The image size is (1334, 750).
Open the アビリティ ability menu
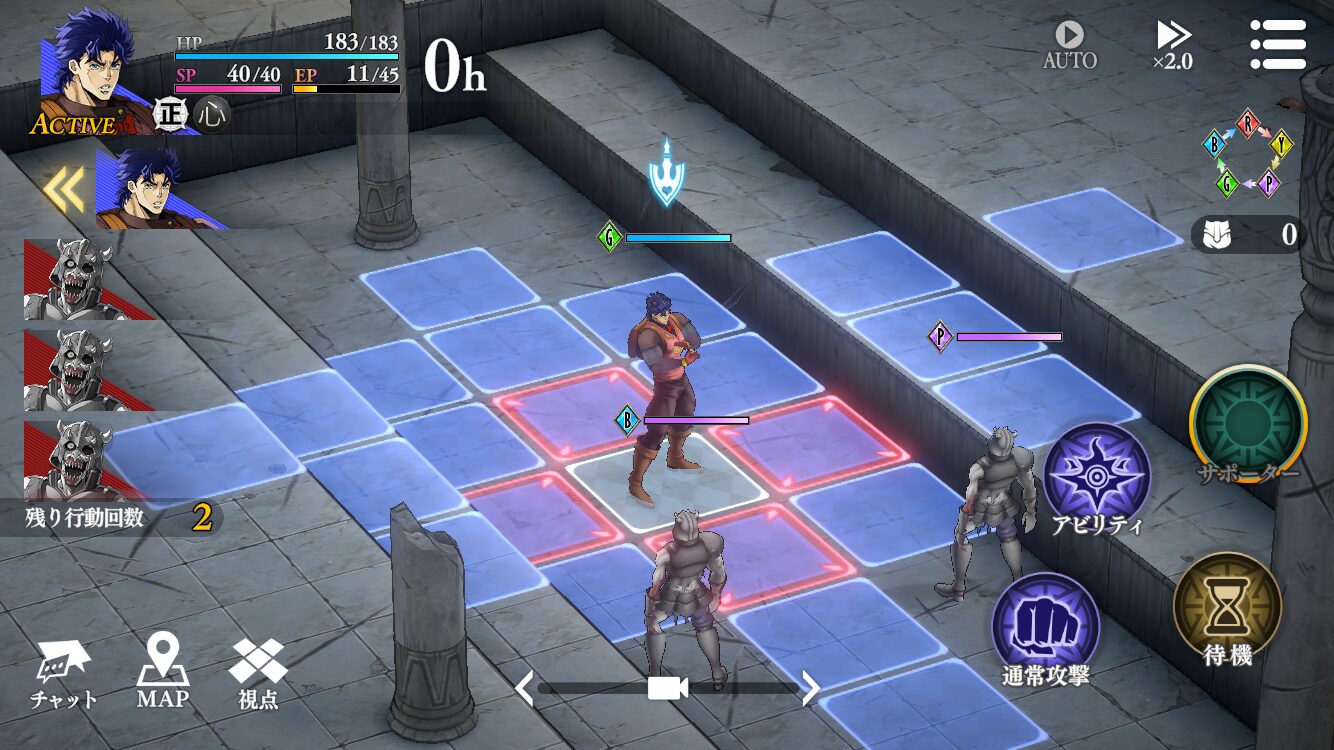(x=1097, y=480)
